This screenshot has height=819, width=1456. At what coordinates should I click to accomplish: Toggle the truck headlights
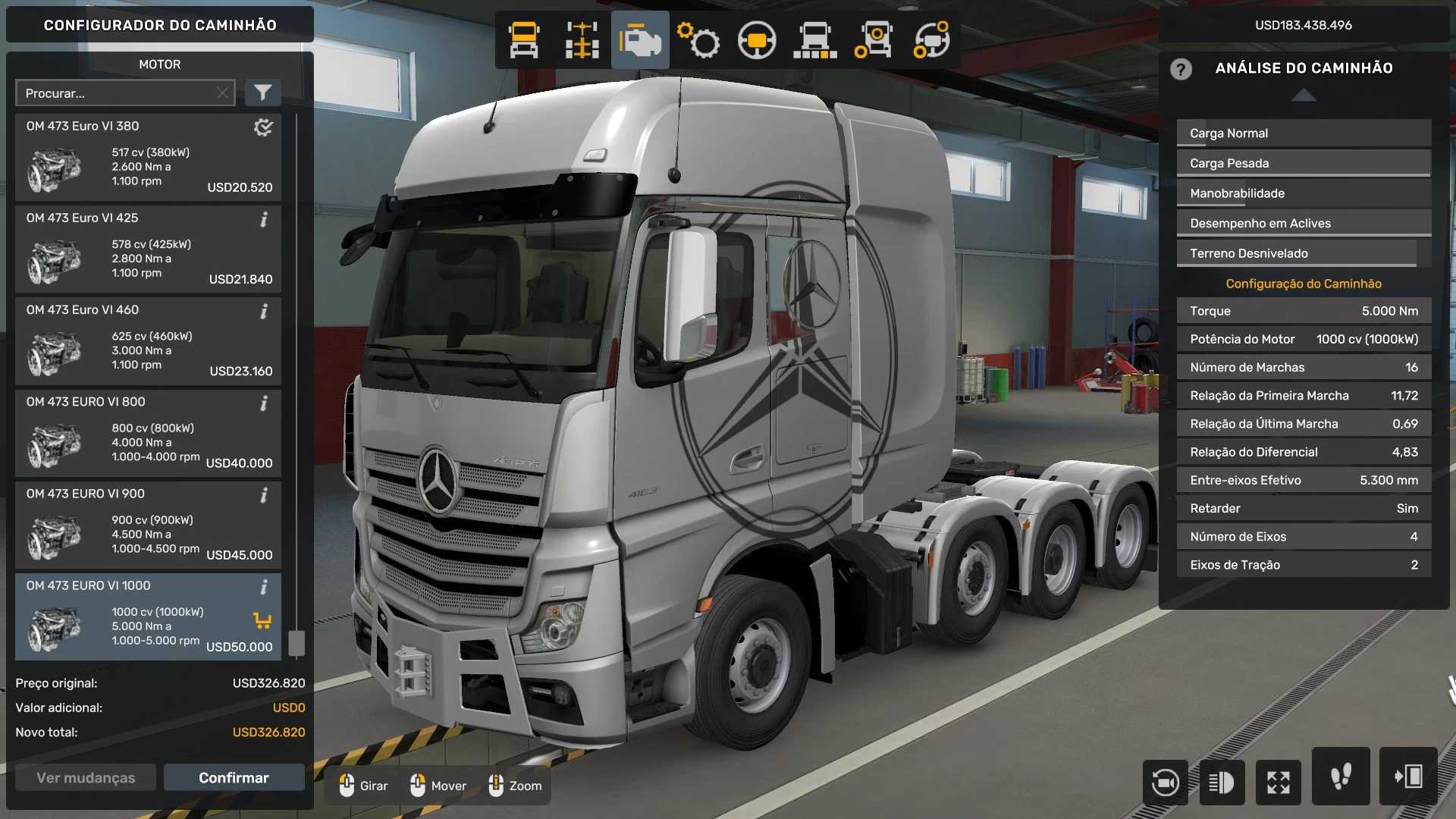[x=1222, y=782]
